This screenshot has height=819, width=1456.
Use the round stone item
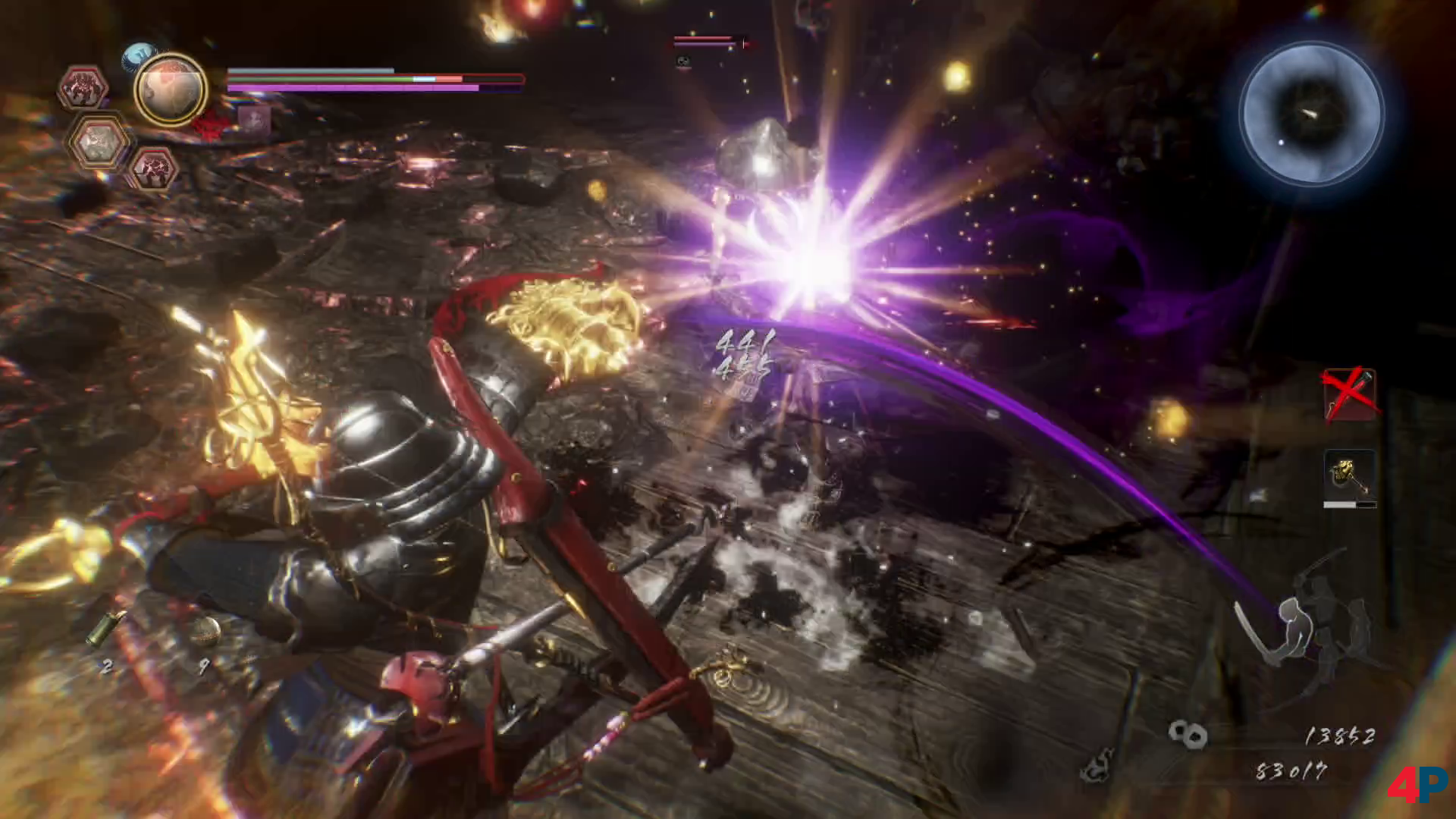[x=204, y=631]
